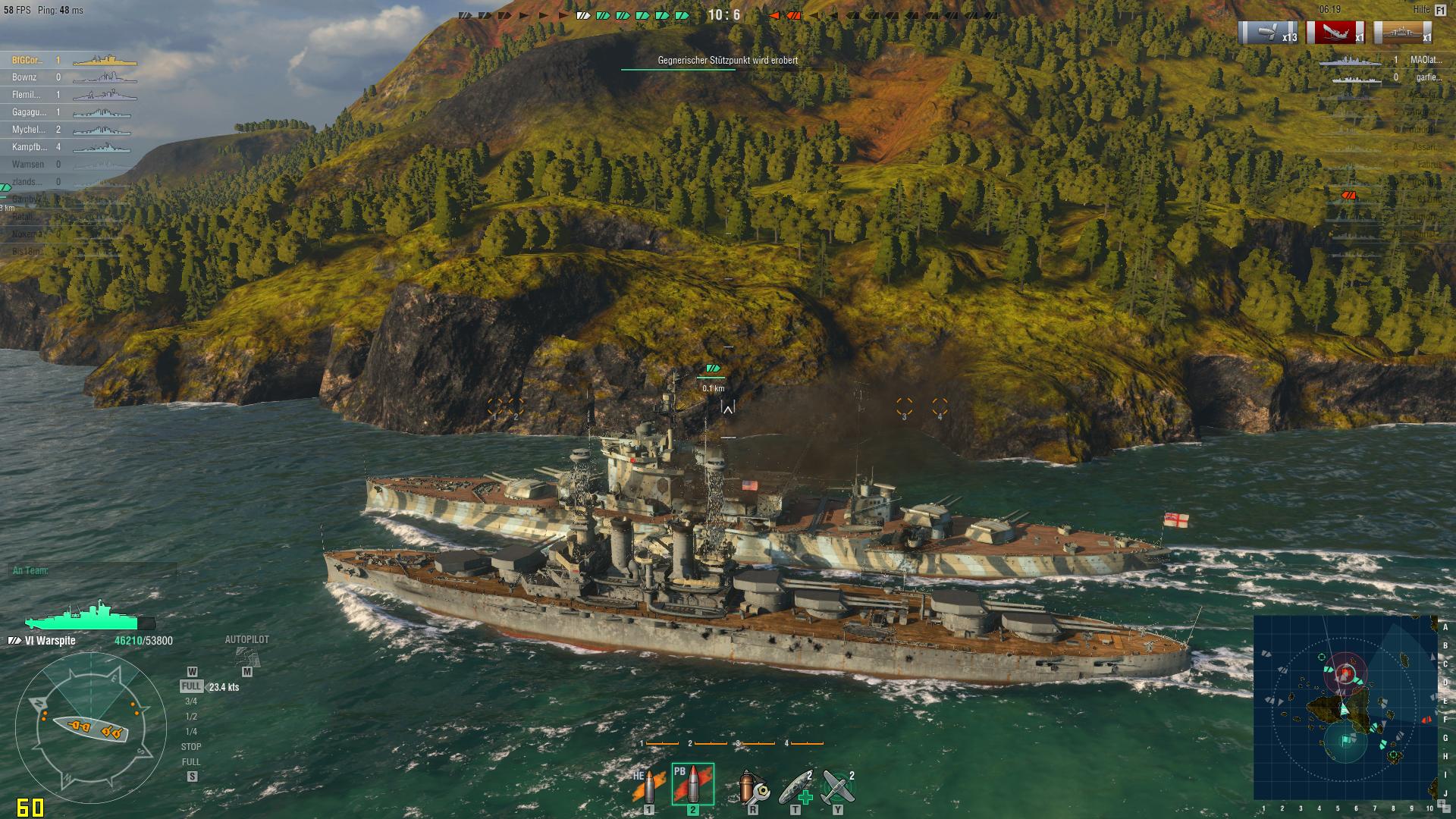
Task: Activate the Damage Control Party consumable
Action: point(753,787)
